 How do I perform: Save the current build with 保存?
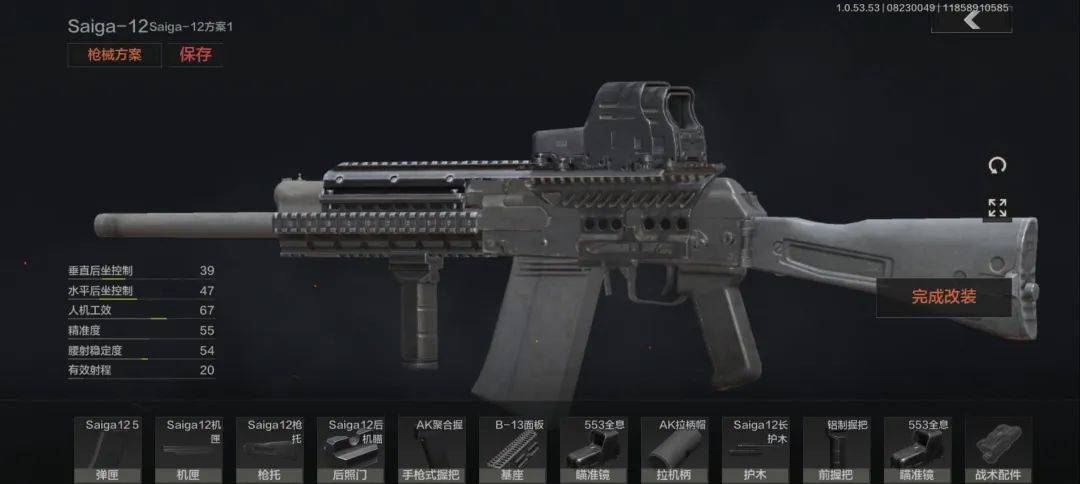[195, 55]
